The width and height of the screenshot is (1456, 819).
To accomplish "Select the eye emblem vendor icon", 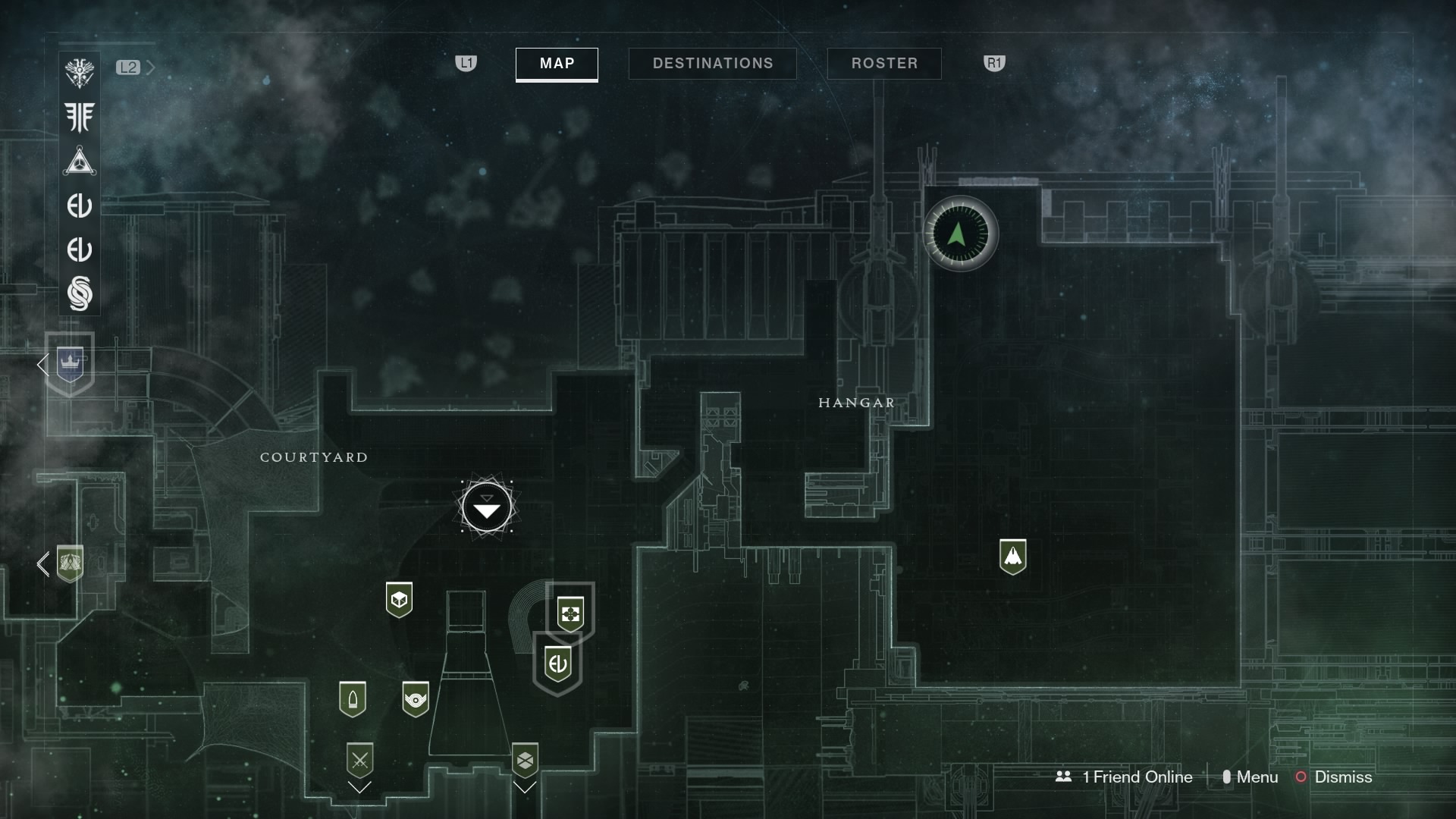I will point(415,699).
